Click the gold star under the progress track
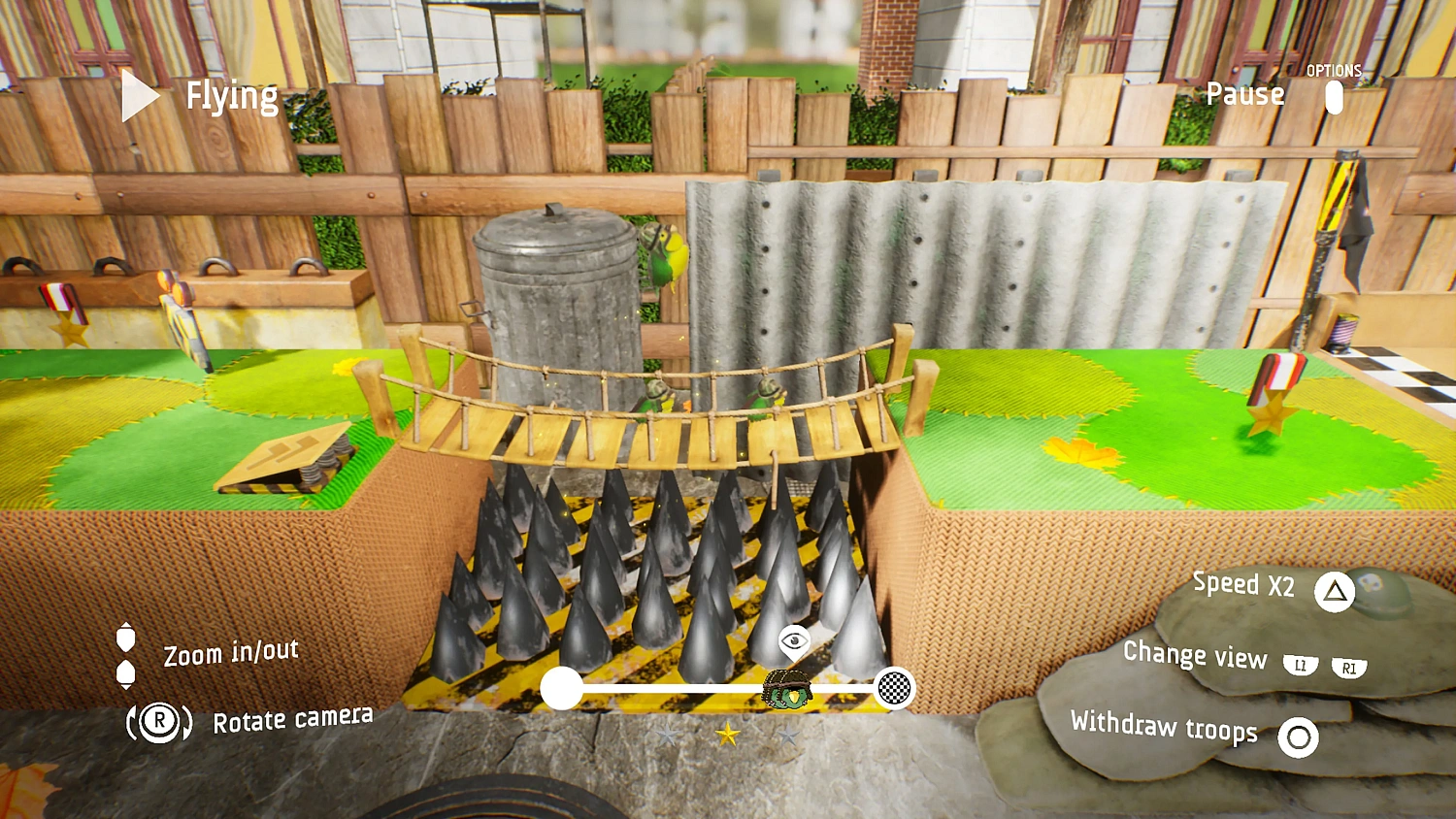Image resolution: width=1456 pixels, height=819 pixels. click(x=727, y=735)
